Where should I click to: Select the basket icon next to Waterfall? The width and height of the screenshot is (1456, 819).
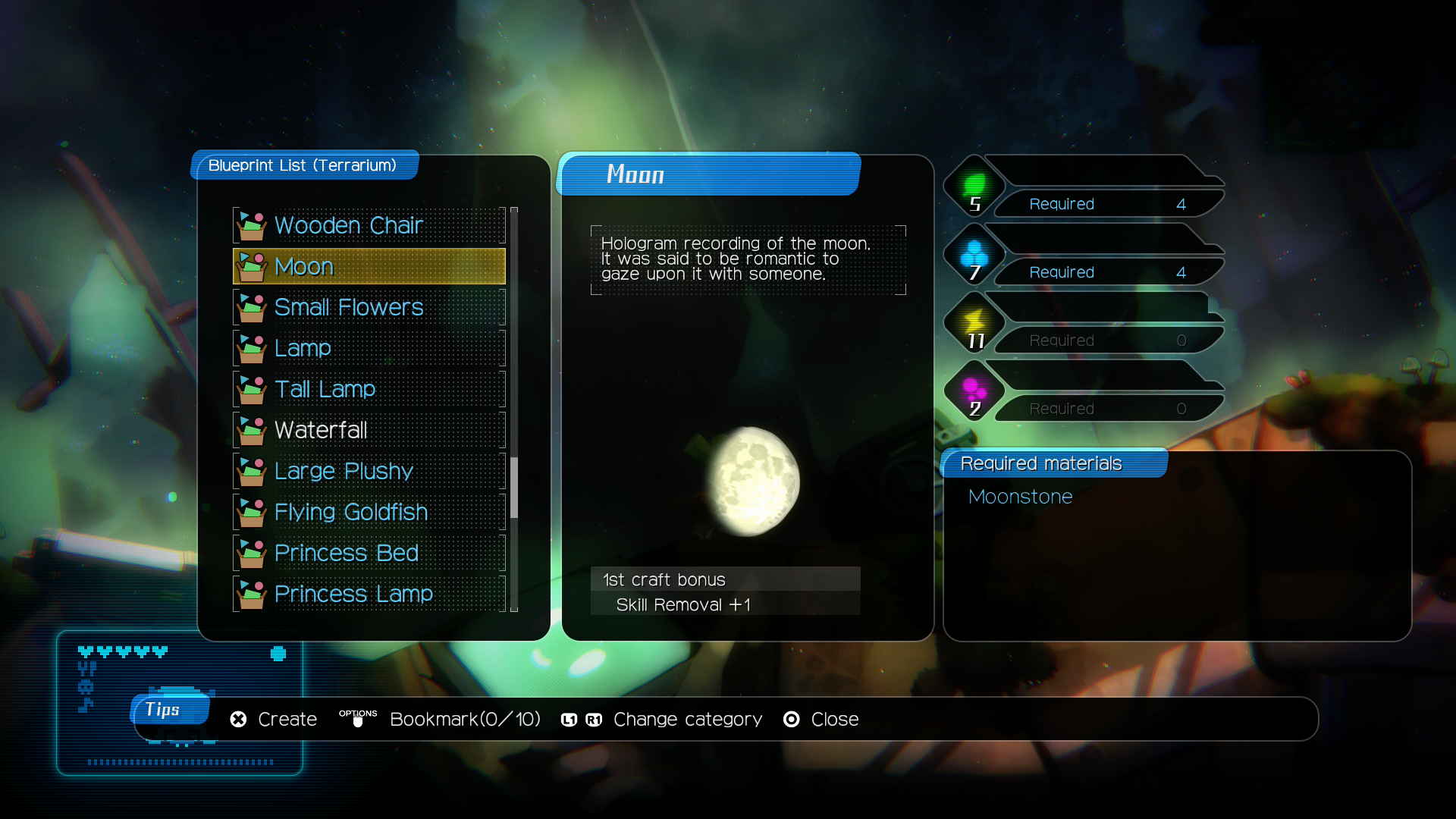[x=253, y=428]
